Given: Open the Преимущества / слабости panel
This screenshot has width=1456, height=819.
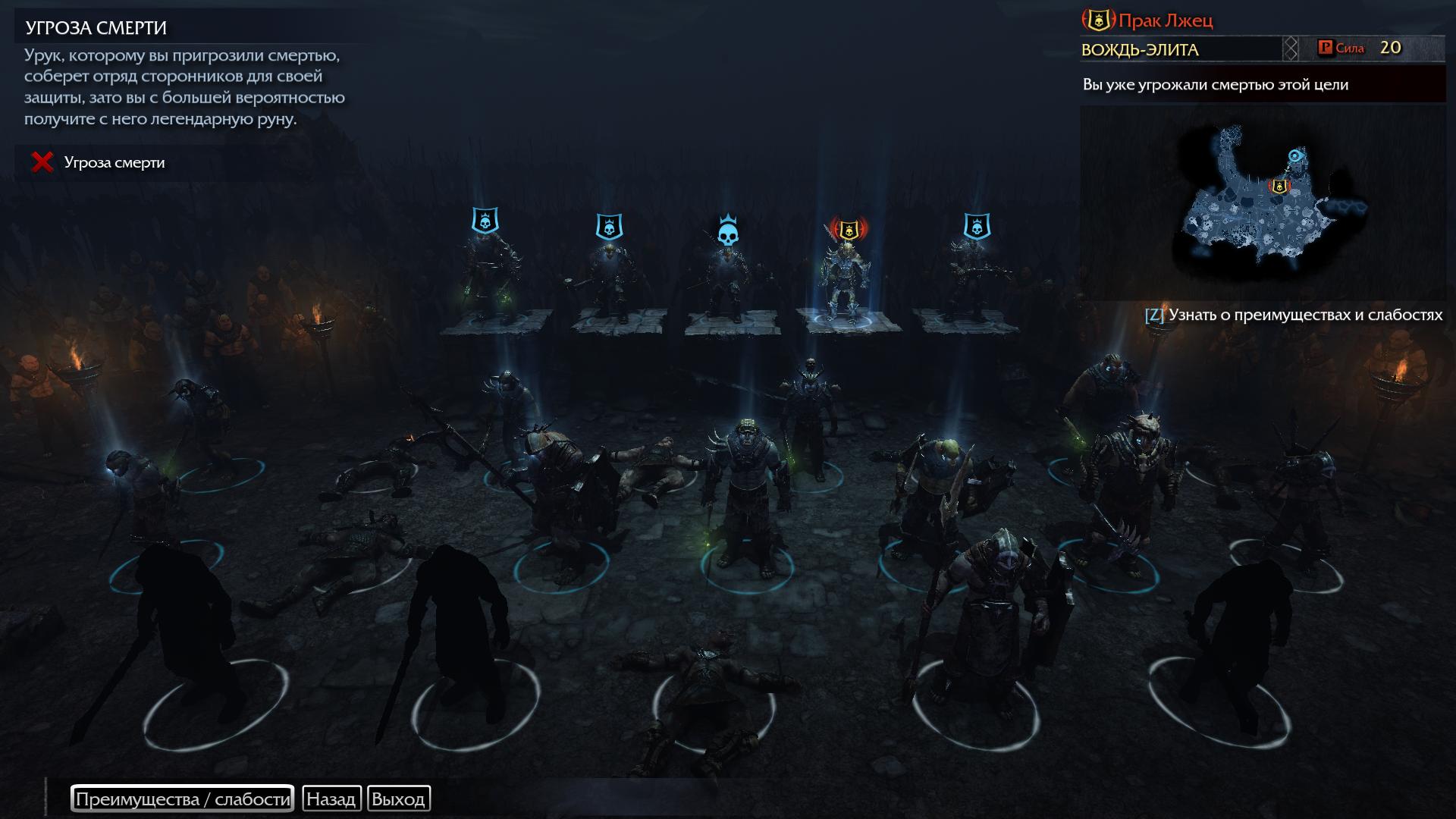Looking at the screenshot, I should (182, 799).
